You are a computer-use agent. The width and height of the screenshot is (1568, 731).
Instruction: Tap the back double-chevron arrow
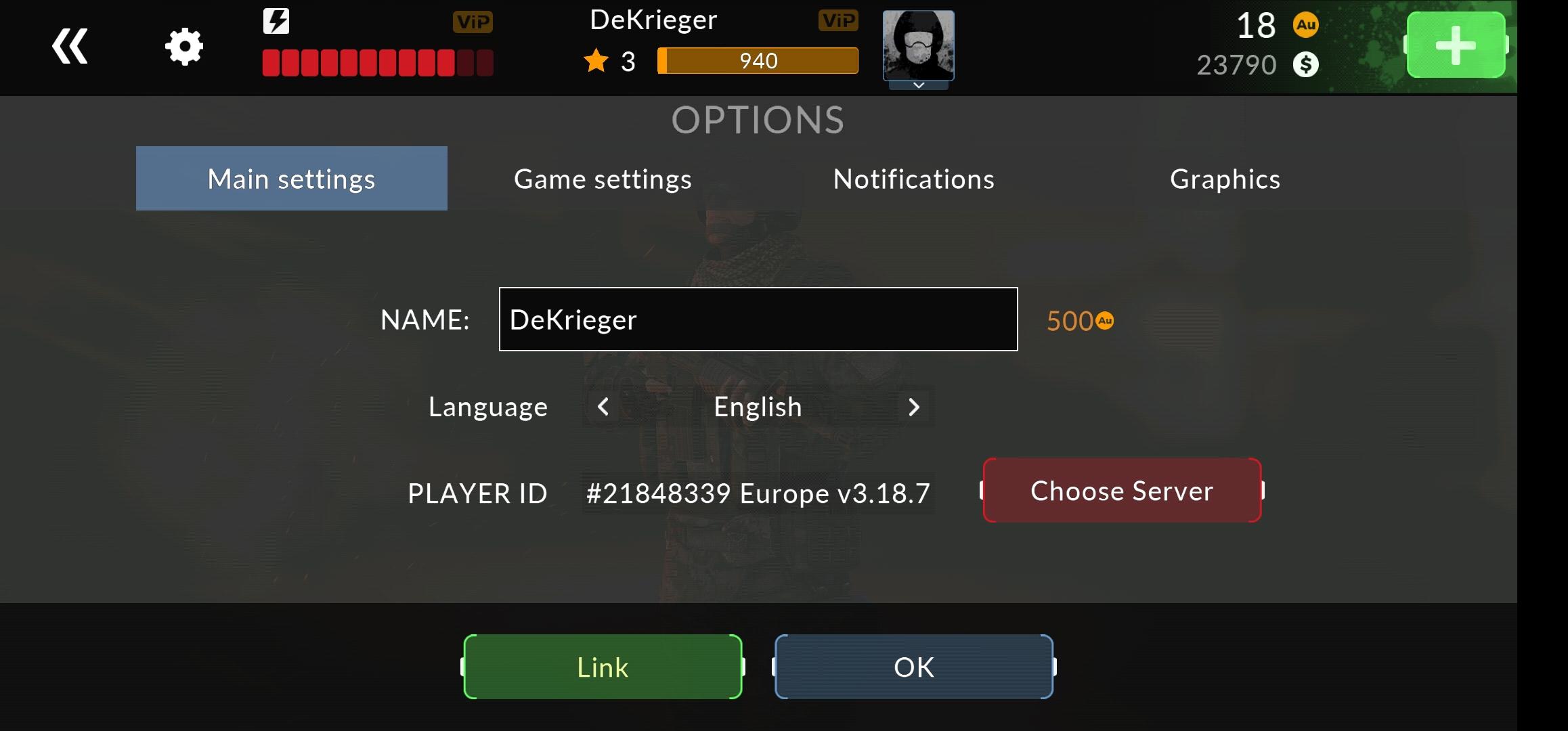pos(70,45)
